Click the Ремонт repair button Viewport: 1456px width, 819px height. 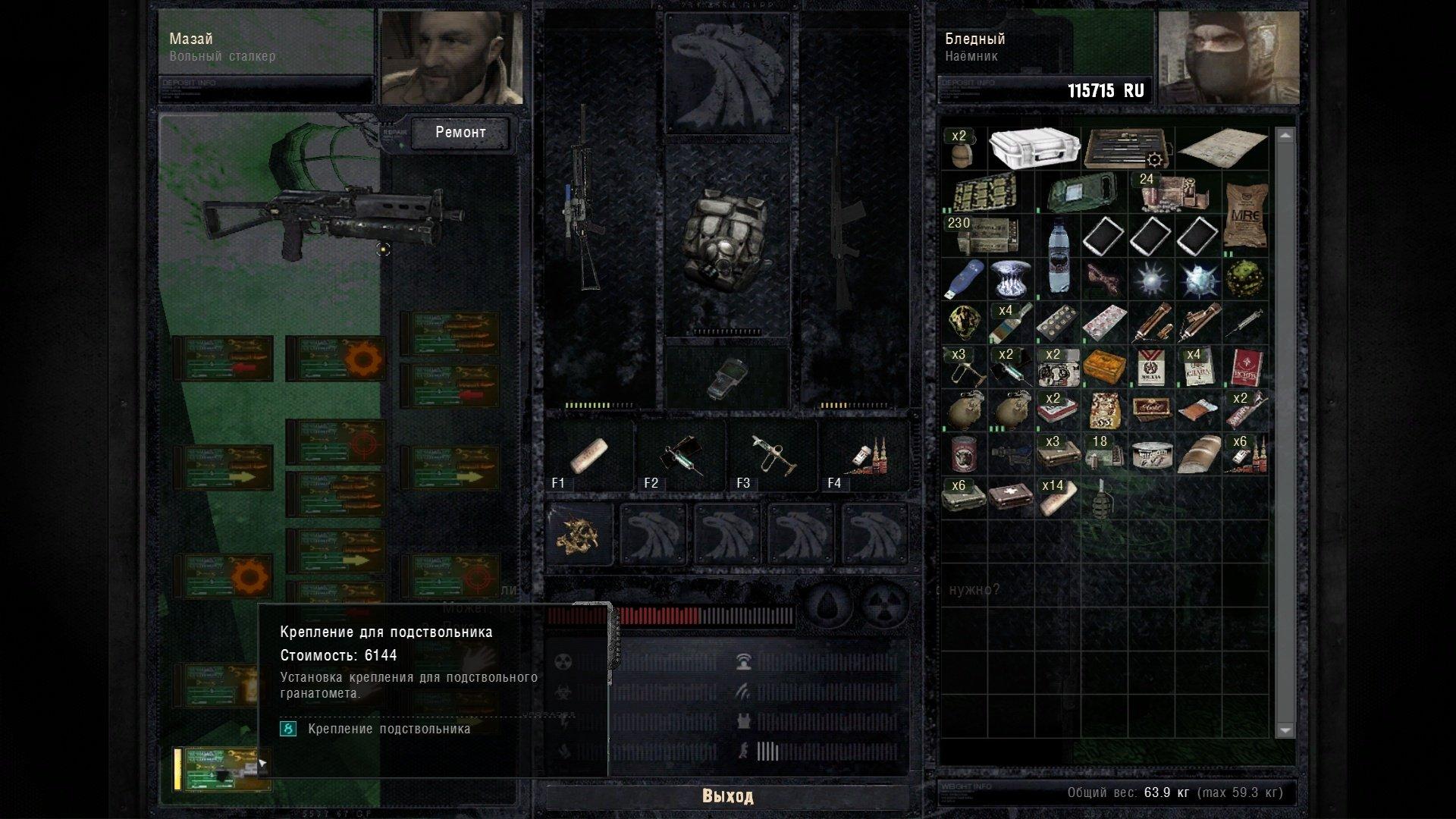coord(460,133)
